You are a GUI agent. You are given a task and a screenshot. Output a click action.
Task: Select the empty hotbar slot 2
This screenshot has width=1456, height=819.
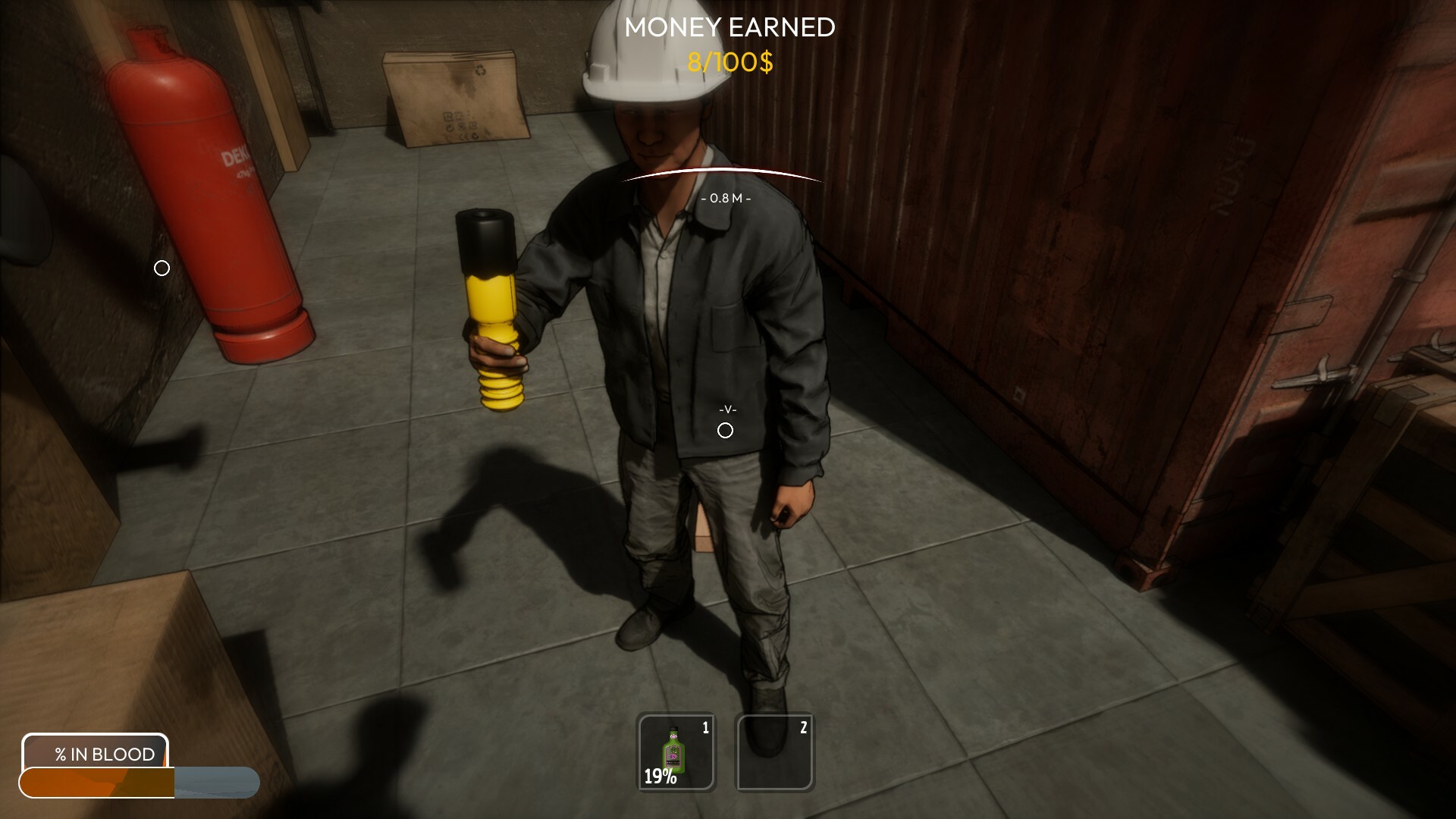click(774, 752)
